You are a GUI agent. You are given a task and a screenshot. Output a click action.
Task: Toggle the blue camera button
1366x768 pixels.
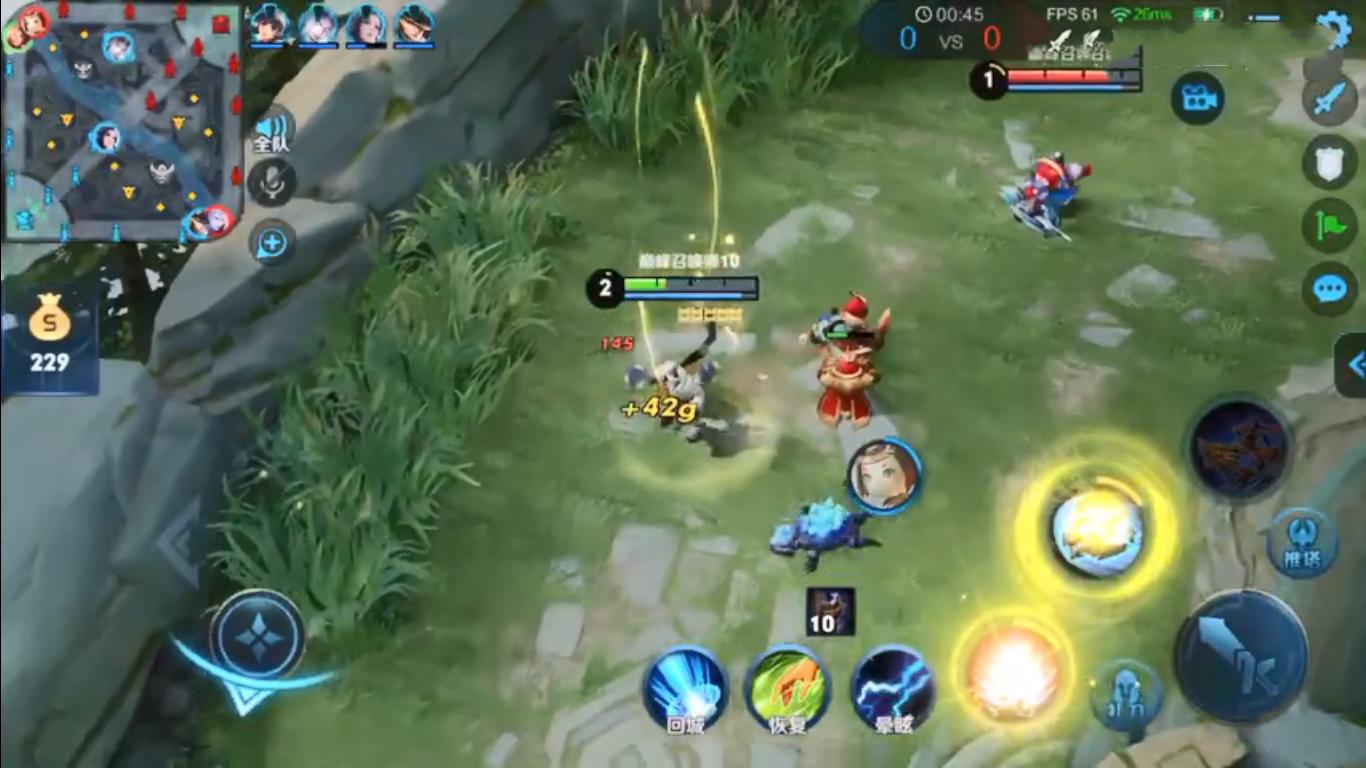pos(1198,98)
